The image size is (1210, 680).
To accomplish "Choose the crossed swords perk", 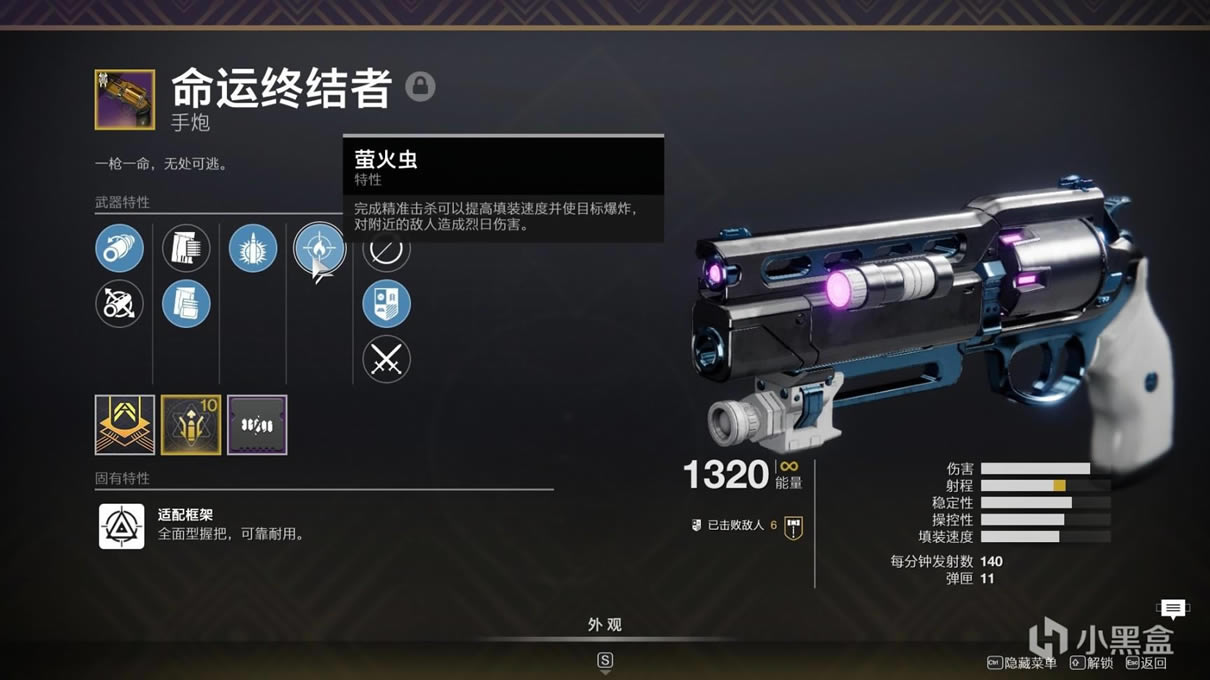I will [386, 360].
